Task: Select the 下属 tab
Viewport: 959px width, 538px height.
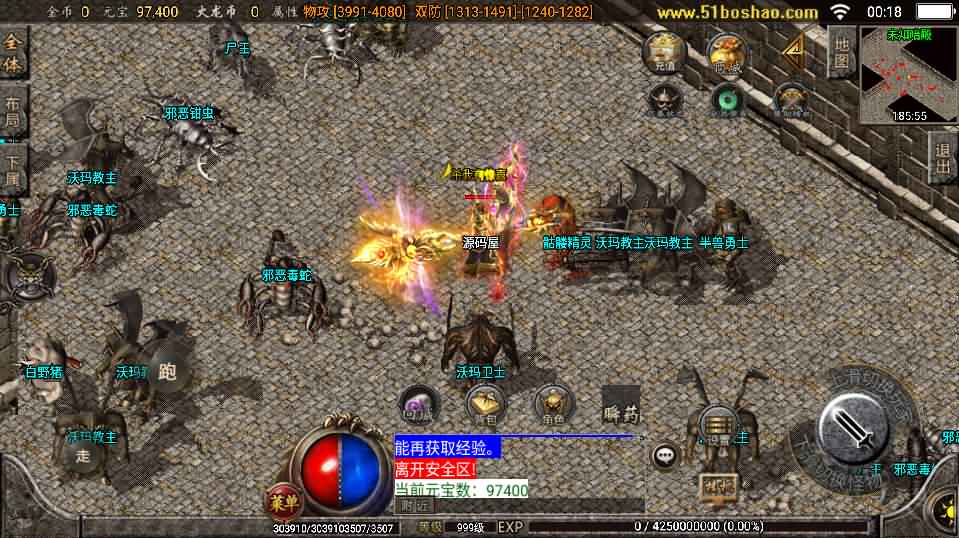Action: (x=12, y=170)
